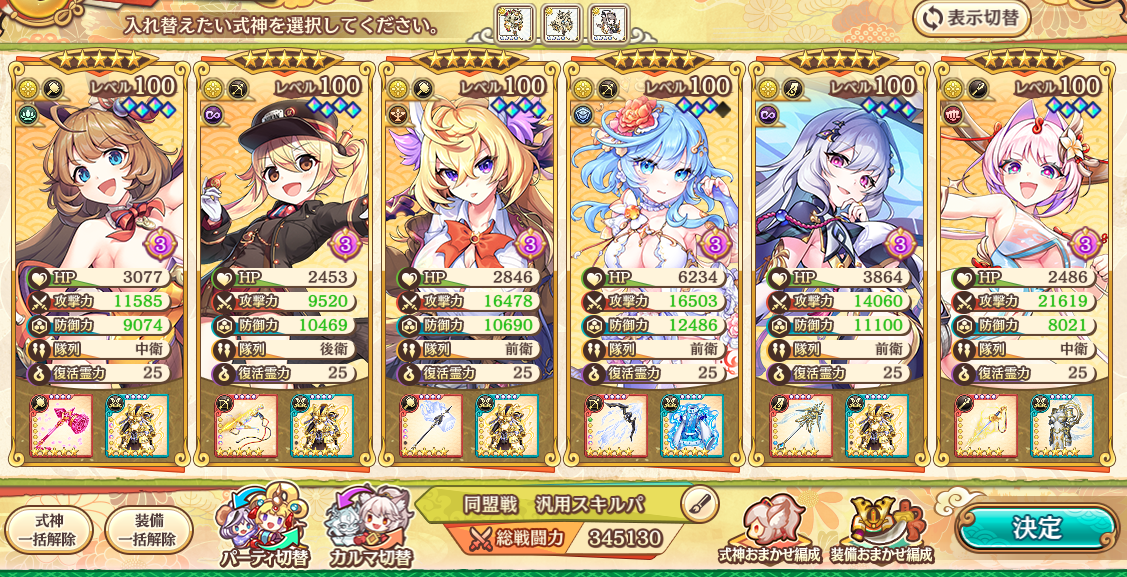Select the silver-haired shikigami card with 3864 HP

pos(837,180)
